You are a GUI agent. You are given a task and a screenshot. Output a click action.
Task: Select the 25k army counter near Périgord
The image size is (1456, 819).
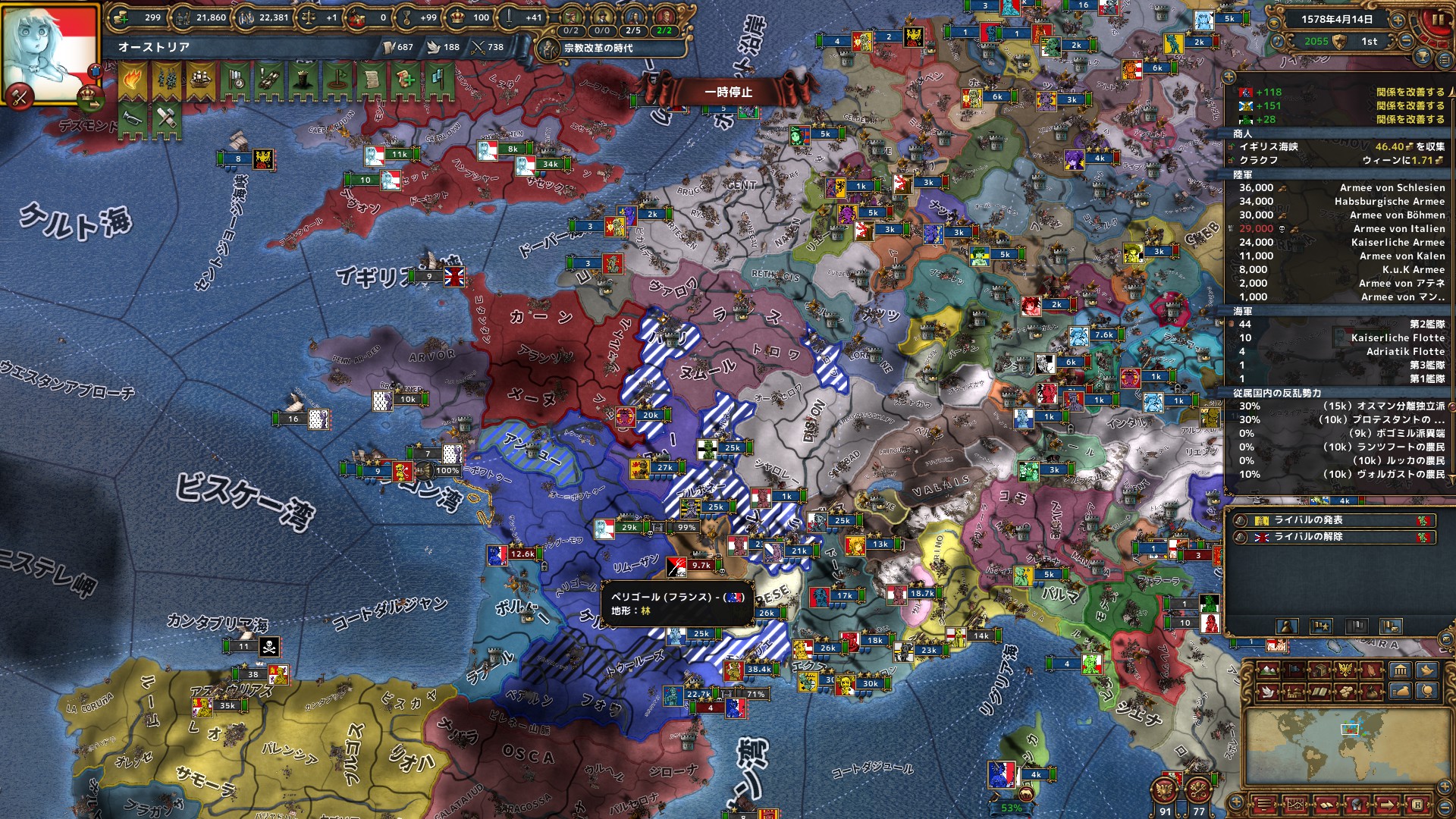click(701, 634)
